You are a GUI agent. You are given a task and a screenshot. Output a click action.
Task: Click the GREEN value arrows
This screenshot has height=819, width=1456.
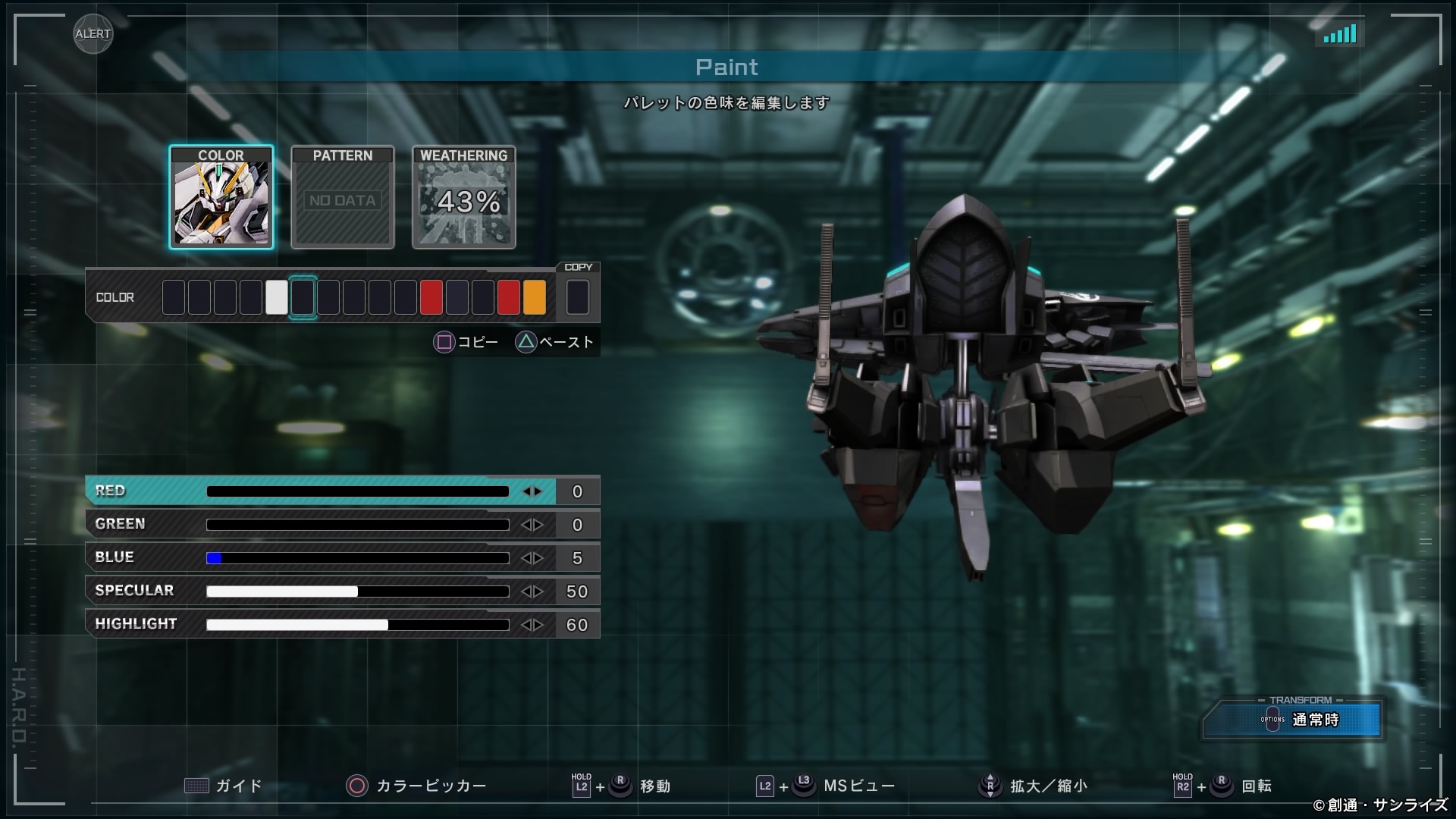tap(533, 525)
